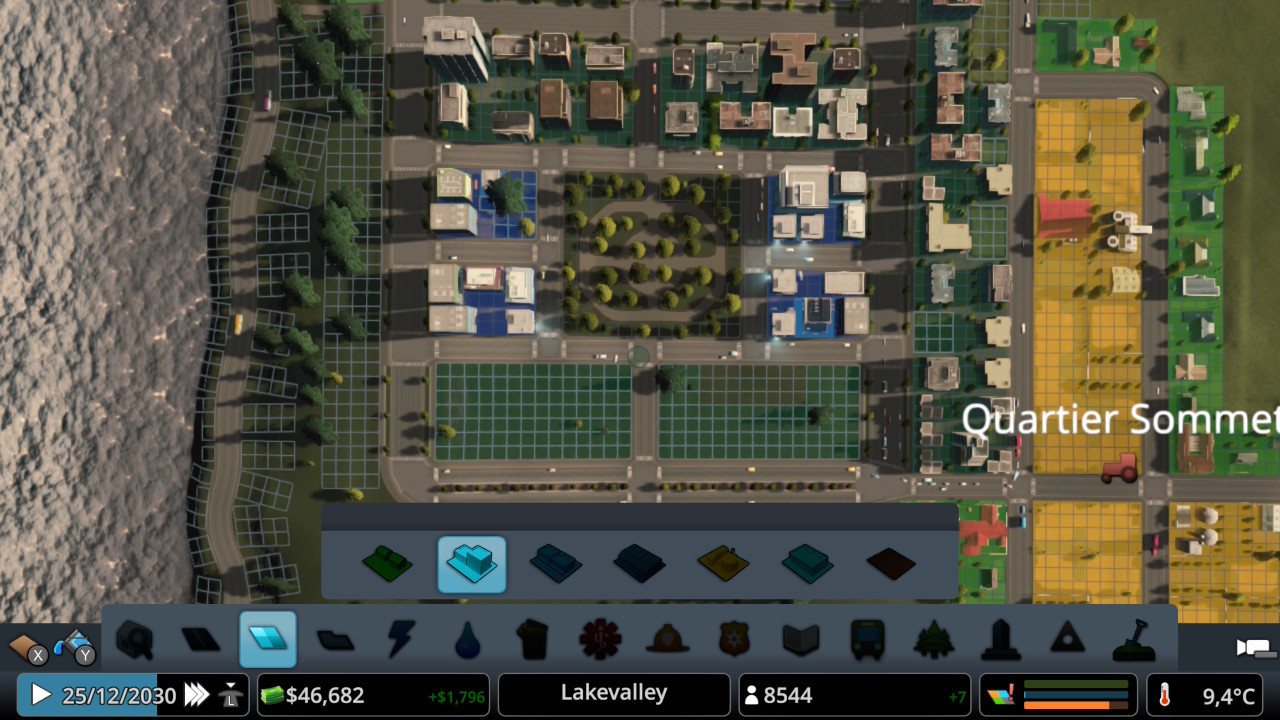Open the public transport bus menu

coord(868,640)
